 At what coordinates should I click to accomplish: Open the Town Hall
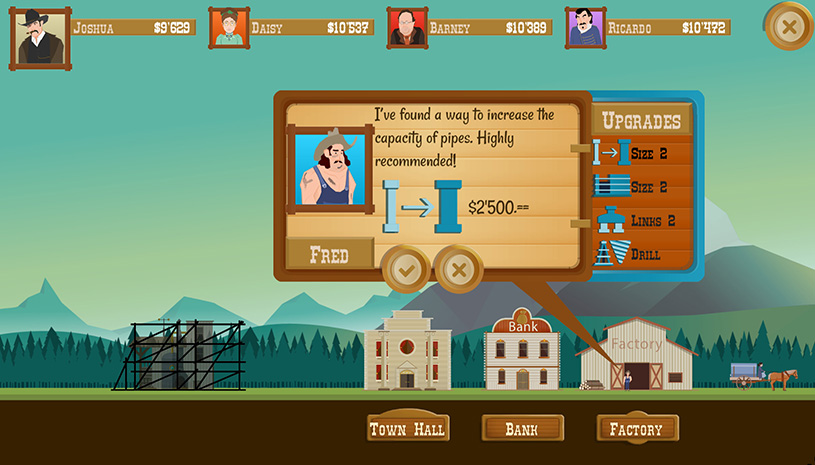pos(408,429)
